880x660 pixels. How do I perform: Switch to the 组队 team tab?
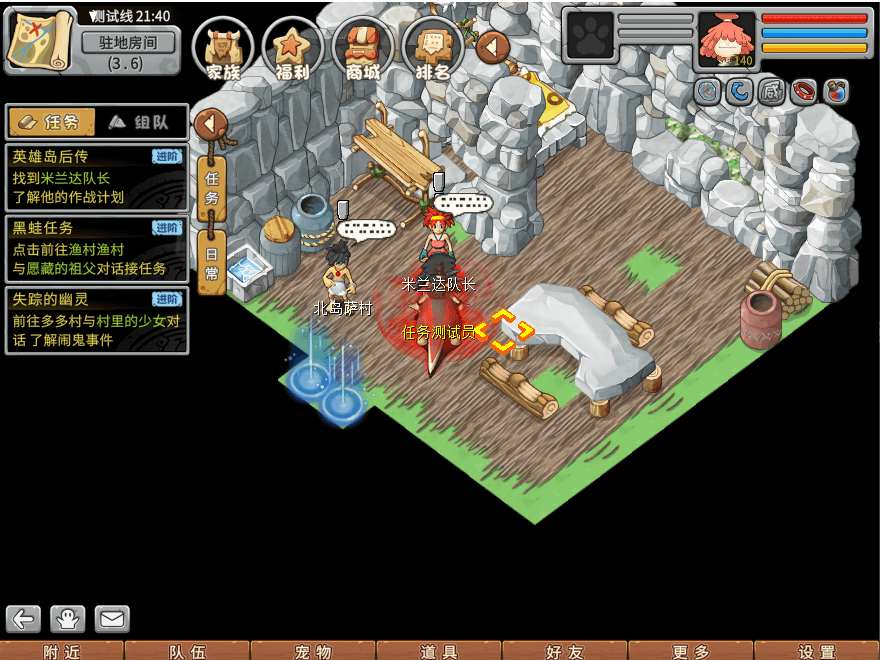click(x=139, y=122)
